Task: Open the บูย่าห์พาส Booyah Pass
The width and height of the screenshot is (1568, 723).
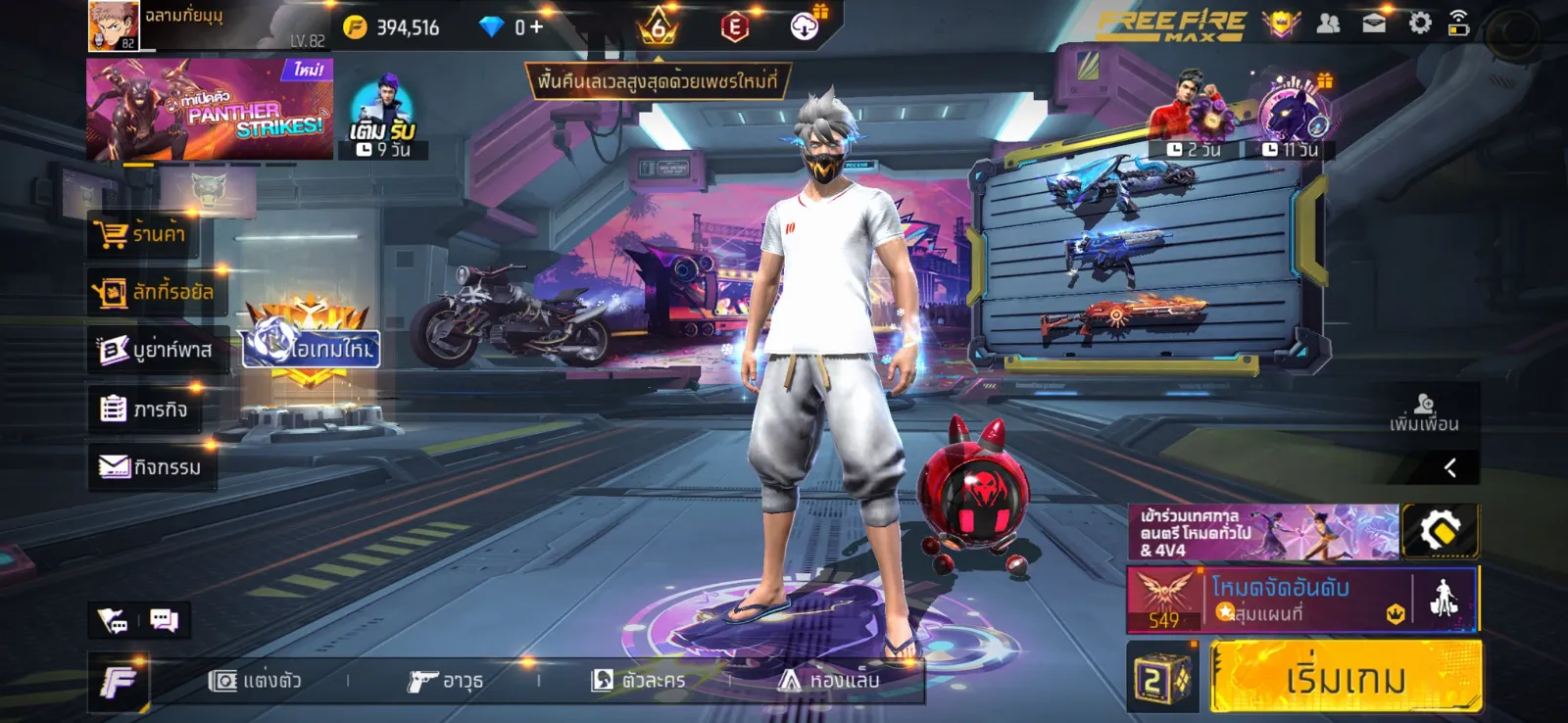Action: [x=155, y=350]
